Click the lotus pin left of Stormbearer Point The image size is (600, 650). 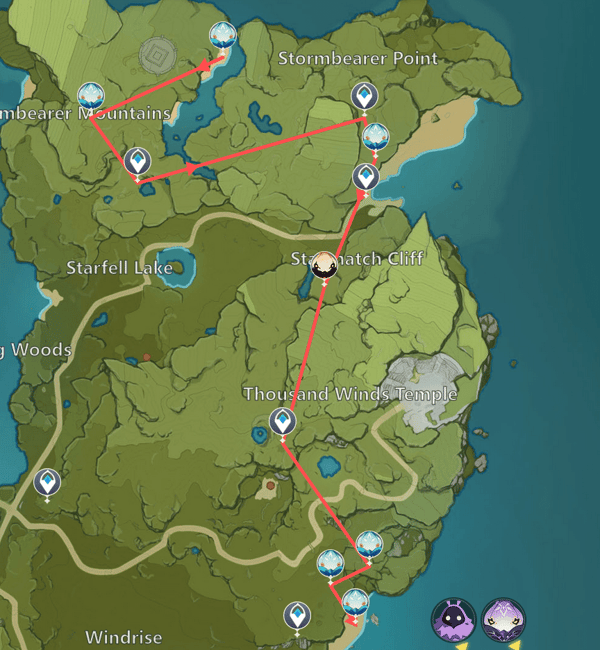tap(223, 36)
